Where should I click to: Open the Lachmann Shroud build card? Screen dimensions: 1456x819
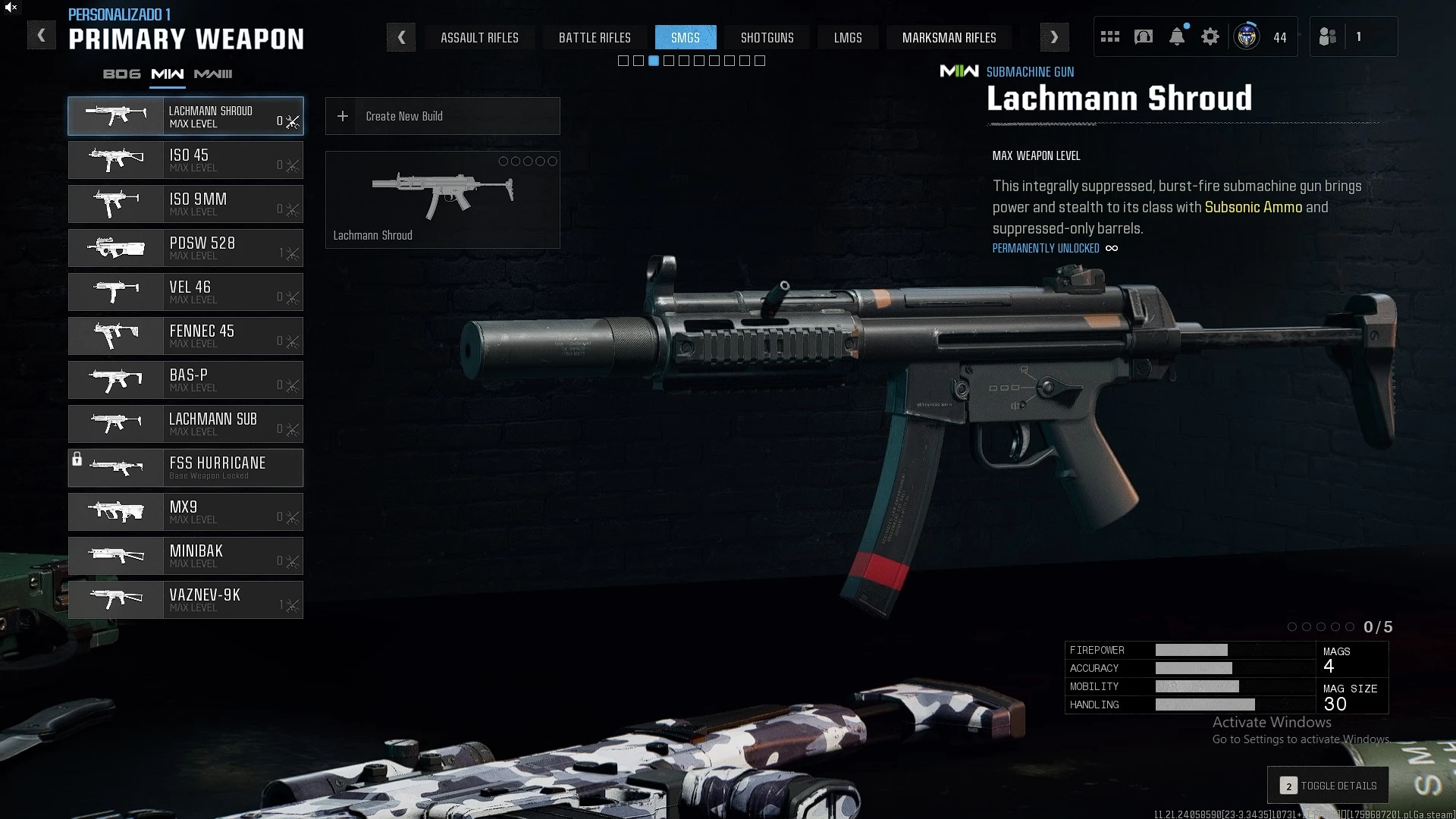[x=442, y=199]
